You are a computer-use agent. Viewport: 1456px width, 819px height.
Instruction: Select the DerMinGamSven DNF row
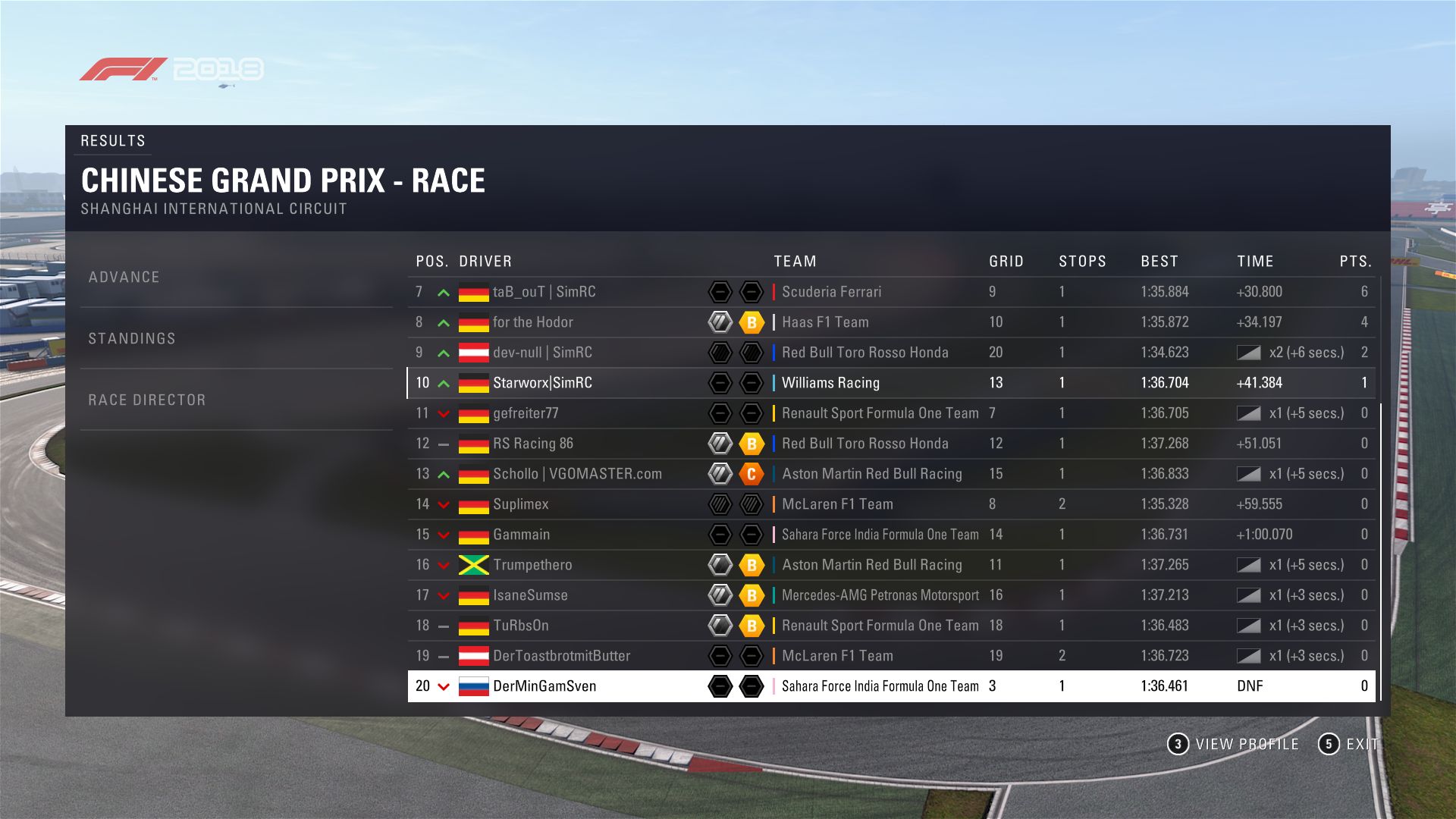pyautogui.click(x=544, y=686)
